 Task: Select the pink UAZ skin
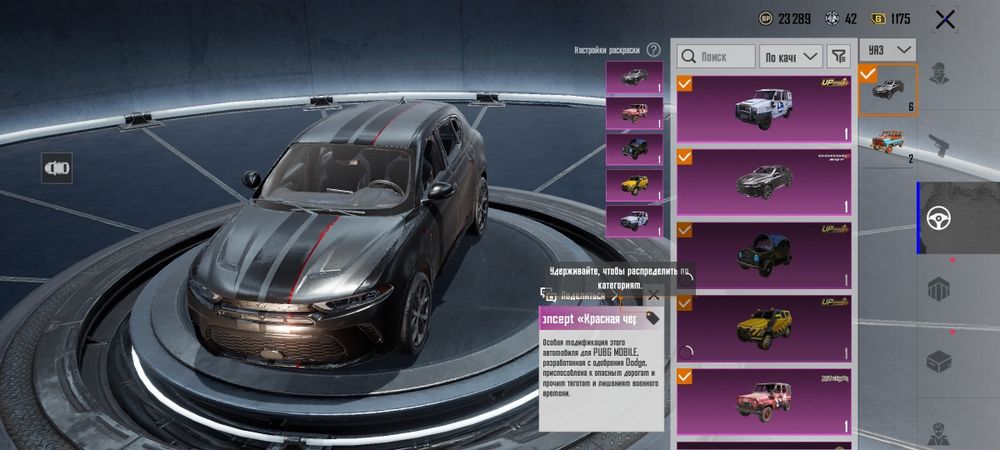pyautogui.click(x=765, y=400)
